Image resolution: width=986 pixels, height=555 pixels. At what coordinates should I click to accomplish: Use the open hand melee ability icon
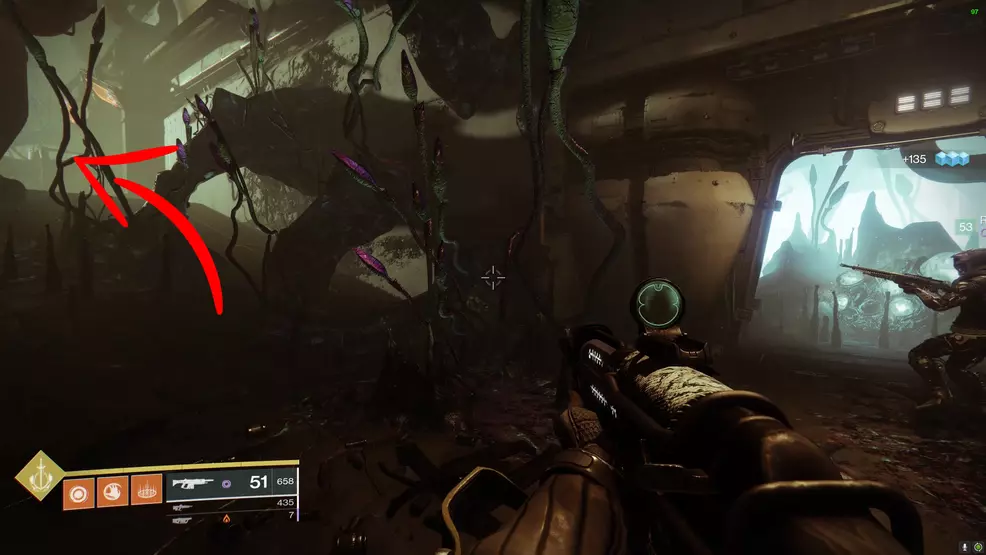click(x=111, y=493)
